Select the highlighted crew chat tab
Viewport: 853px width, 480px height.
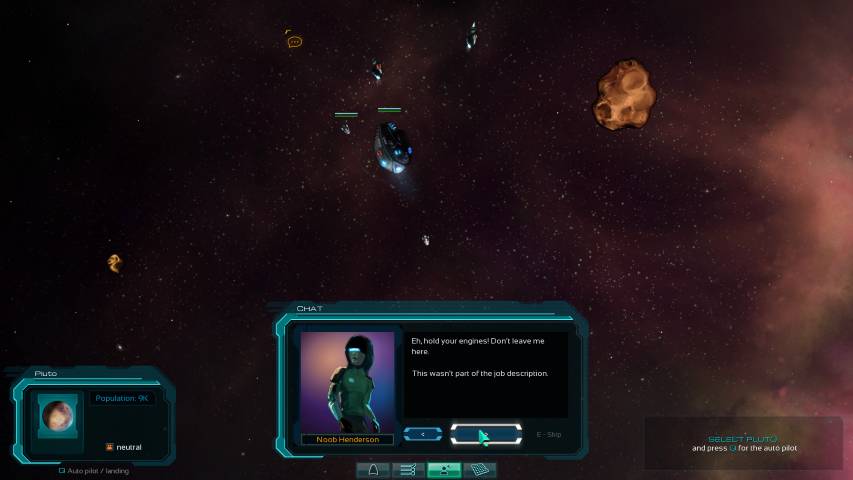443,469
